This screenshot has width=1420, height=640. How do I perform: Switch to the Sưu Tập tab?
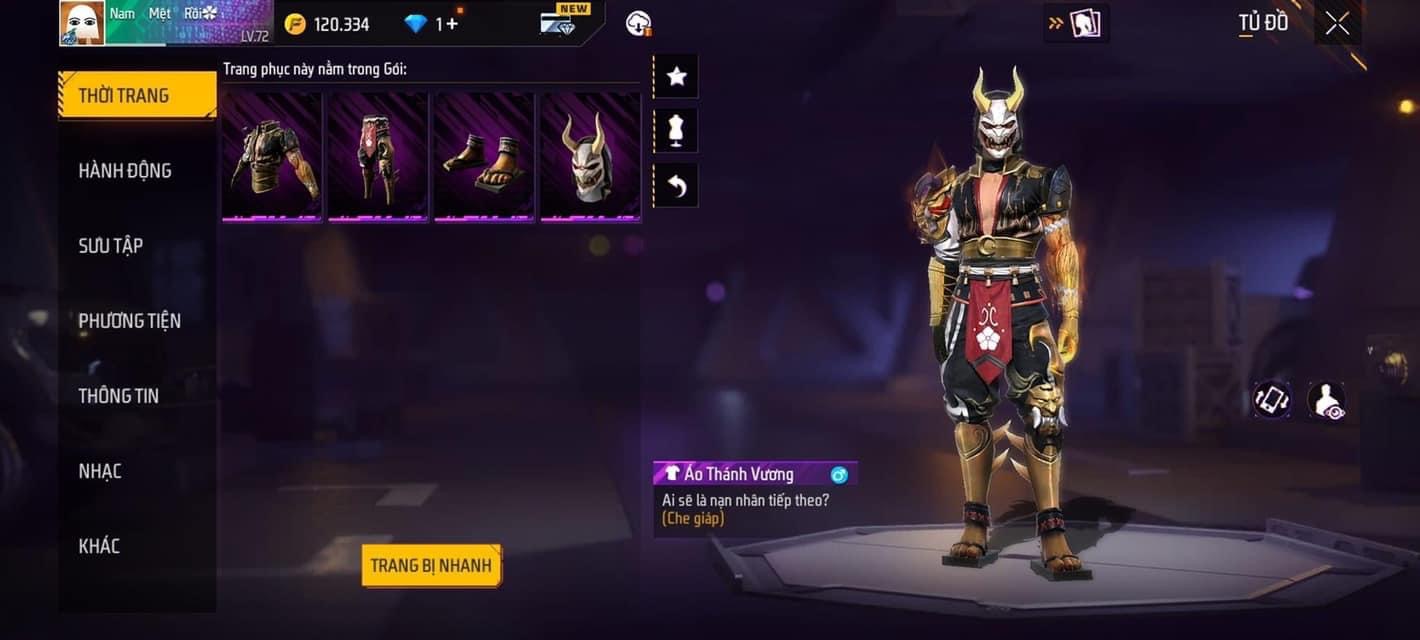point(111,246)
